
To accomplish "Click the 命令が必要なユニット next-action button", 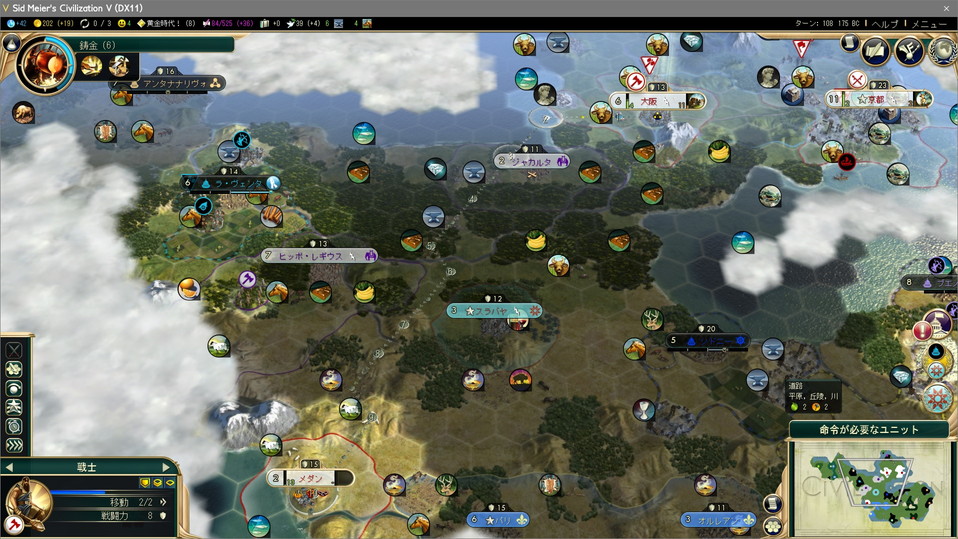I will click(869, 430).
